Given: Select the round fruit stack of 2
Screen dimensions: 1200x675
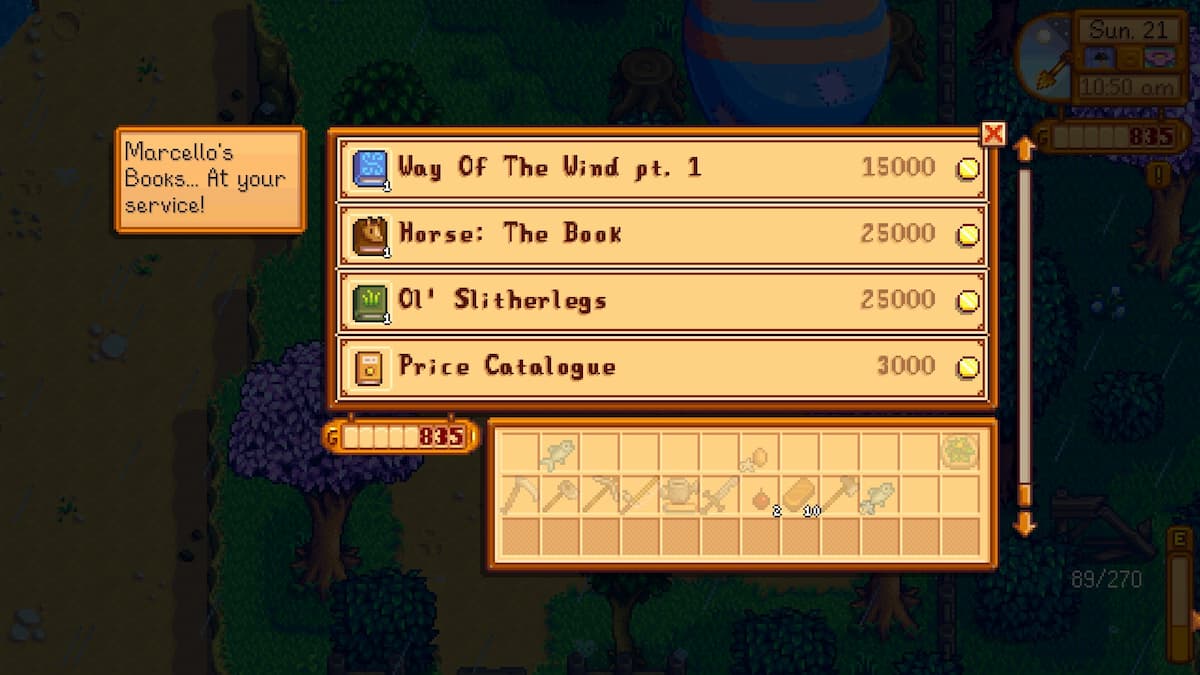Looking at the screenshot, I should (760, 496).
